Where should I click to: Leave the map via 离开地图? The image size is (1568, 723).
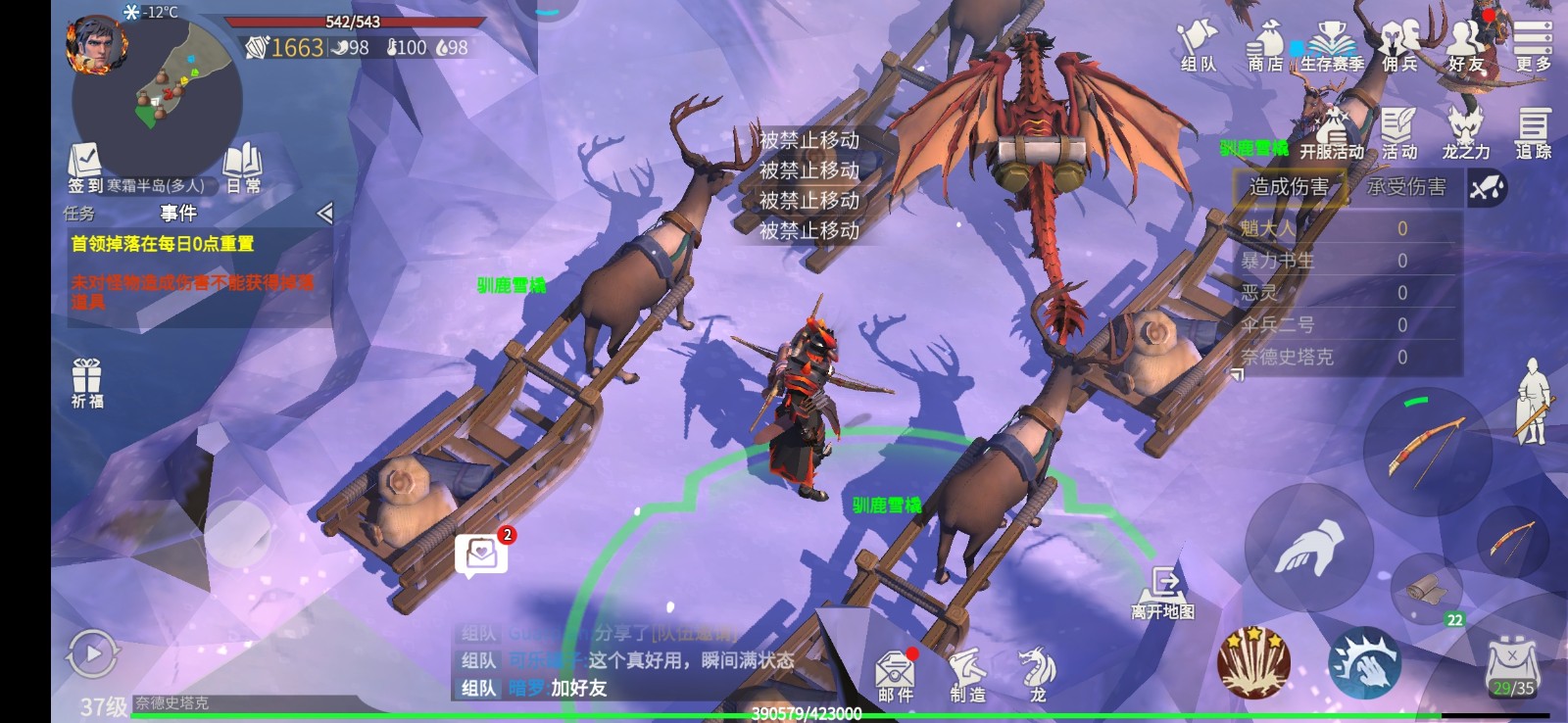tap(1163, 592)
